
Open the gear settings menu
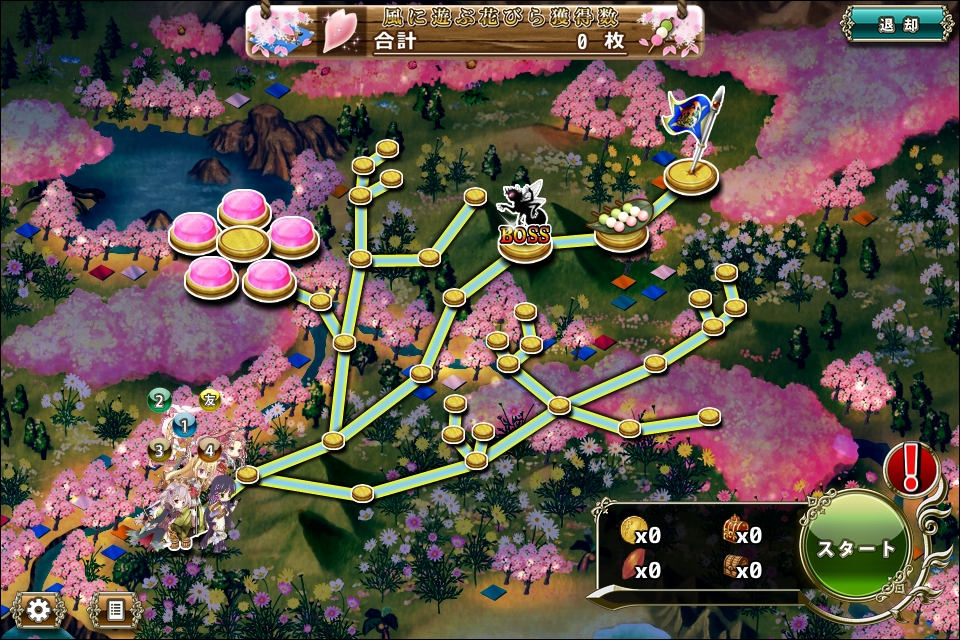click(x=39, y=608)
